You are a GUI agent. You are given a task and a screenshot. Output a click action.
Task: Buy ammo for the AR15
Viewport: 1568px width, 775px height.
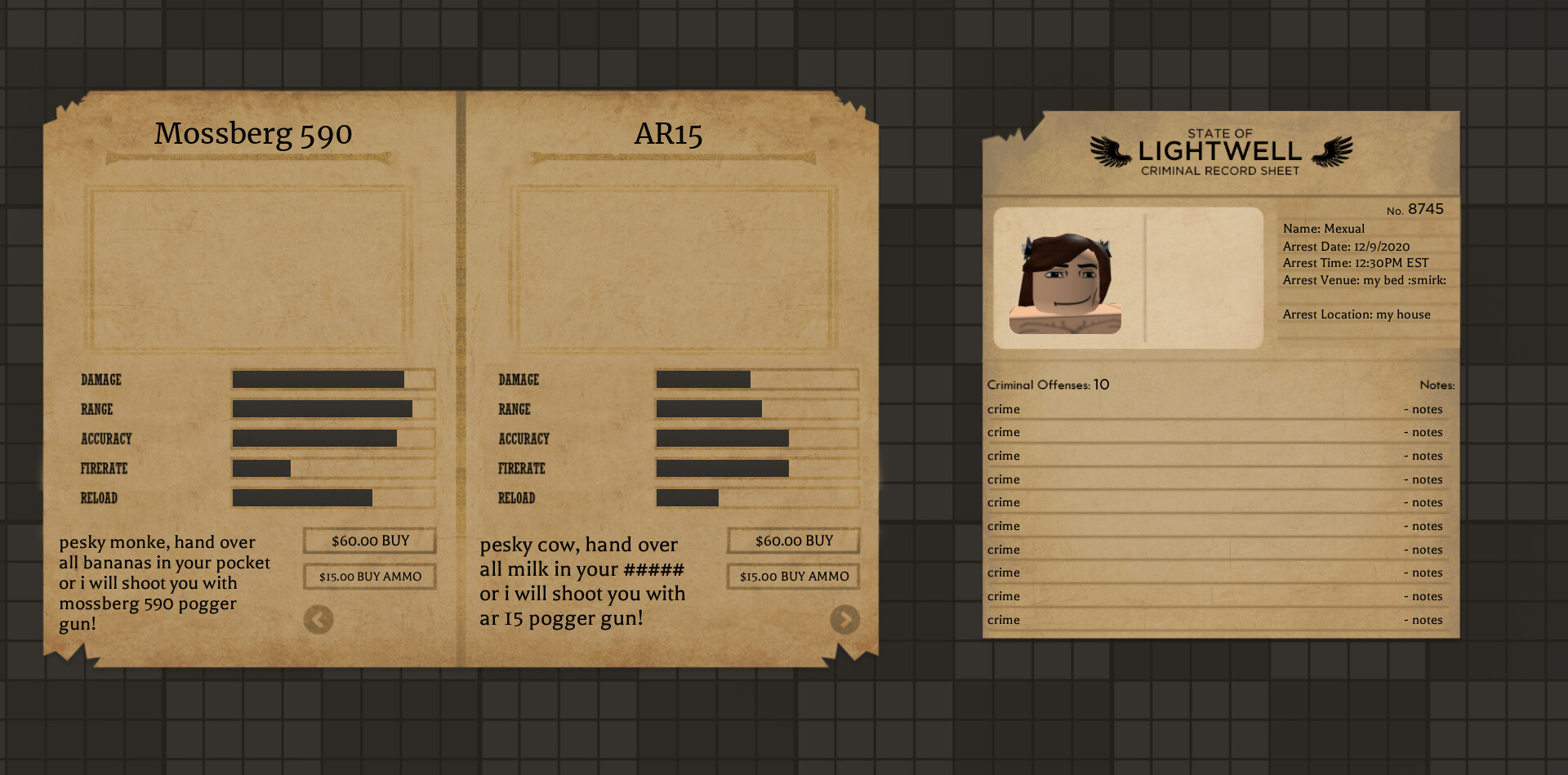coord(794,577)
